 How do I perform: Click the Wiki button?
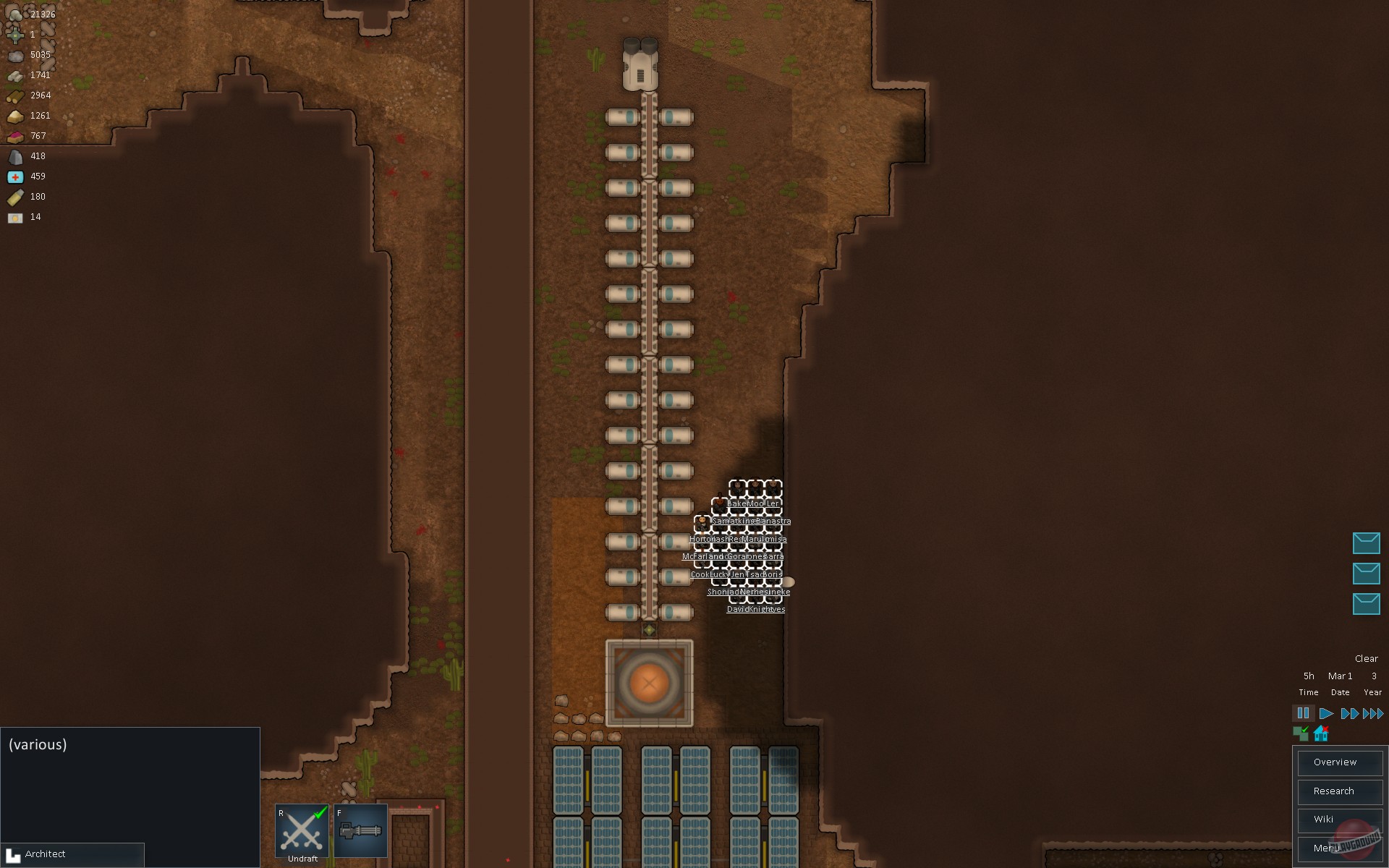1340,820
